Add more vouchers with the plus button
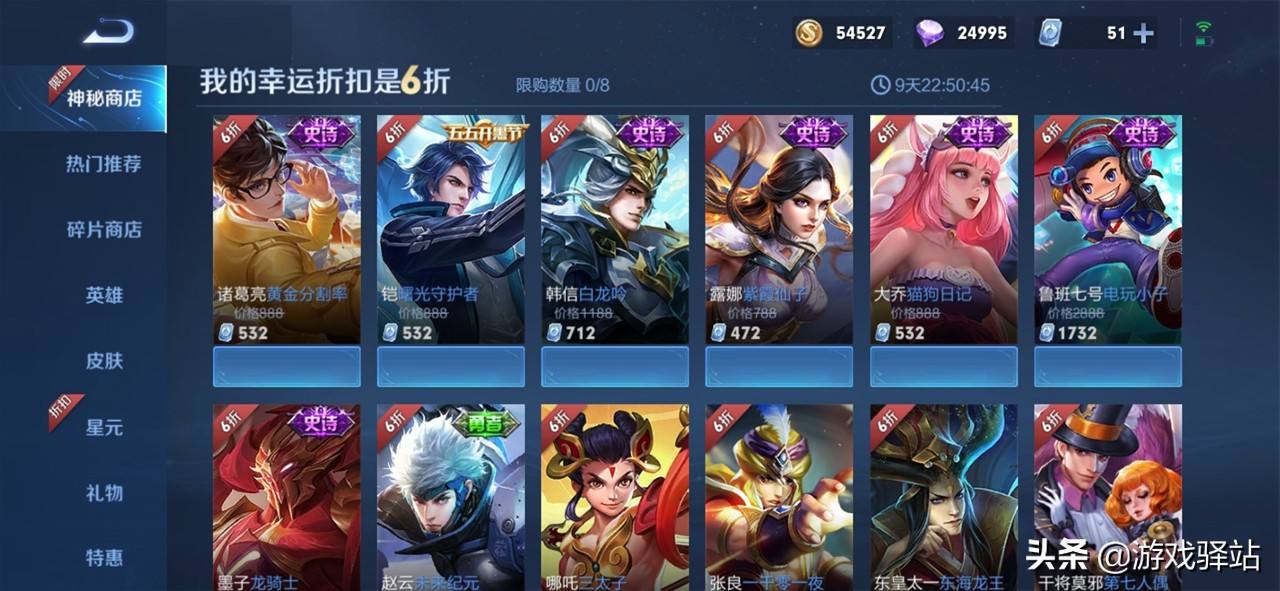The height and width of the screenshot is (591, 1280). [1142, 34]
